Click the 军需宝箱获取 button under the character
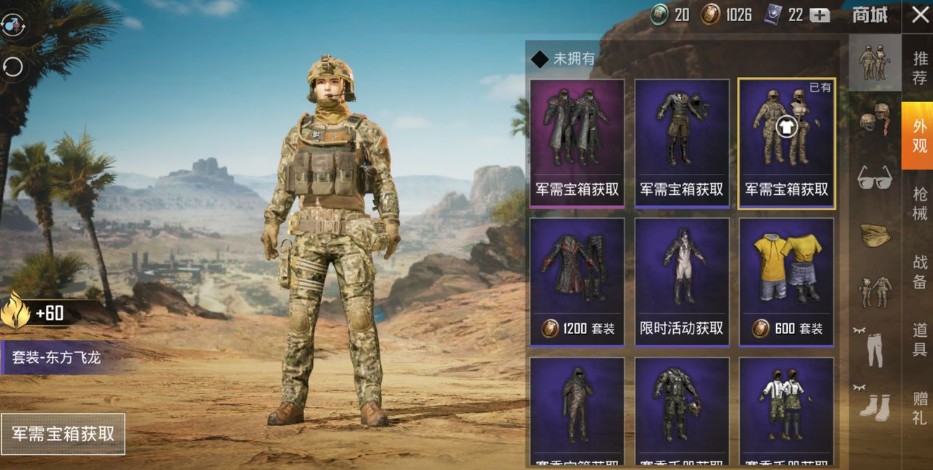The height and width of the screenshot is (470, 933). point(63,434)
